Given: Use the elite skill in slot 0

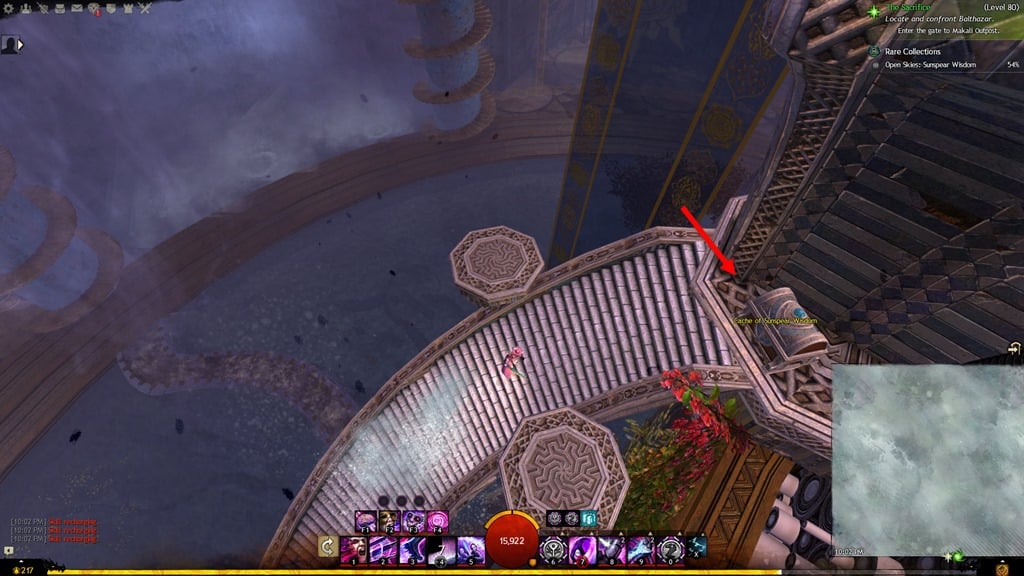Looking at the screenshot, I should pyautogui.click(x=668, y=548).
